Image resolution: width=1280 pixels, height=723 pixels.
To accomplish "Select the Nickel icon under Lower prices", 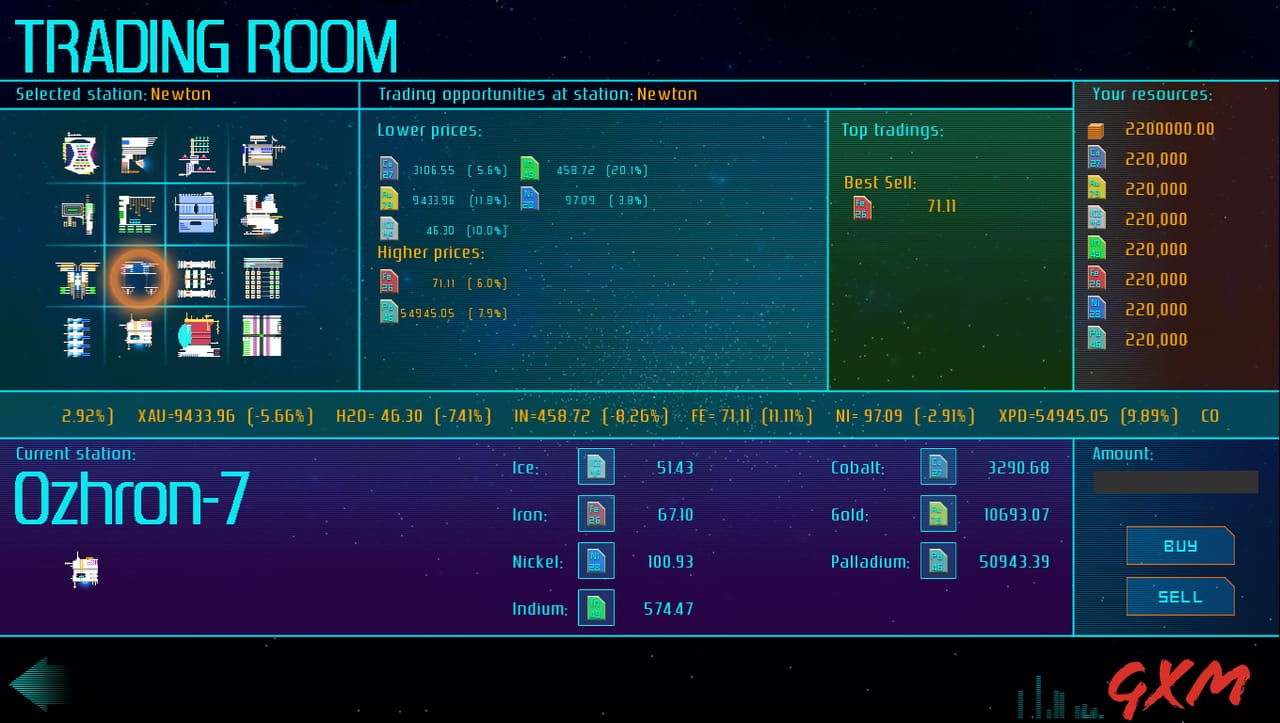I will (530, 199).
